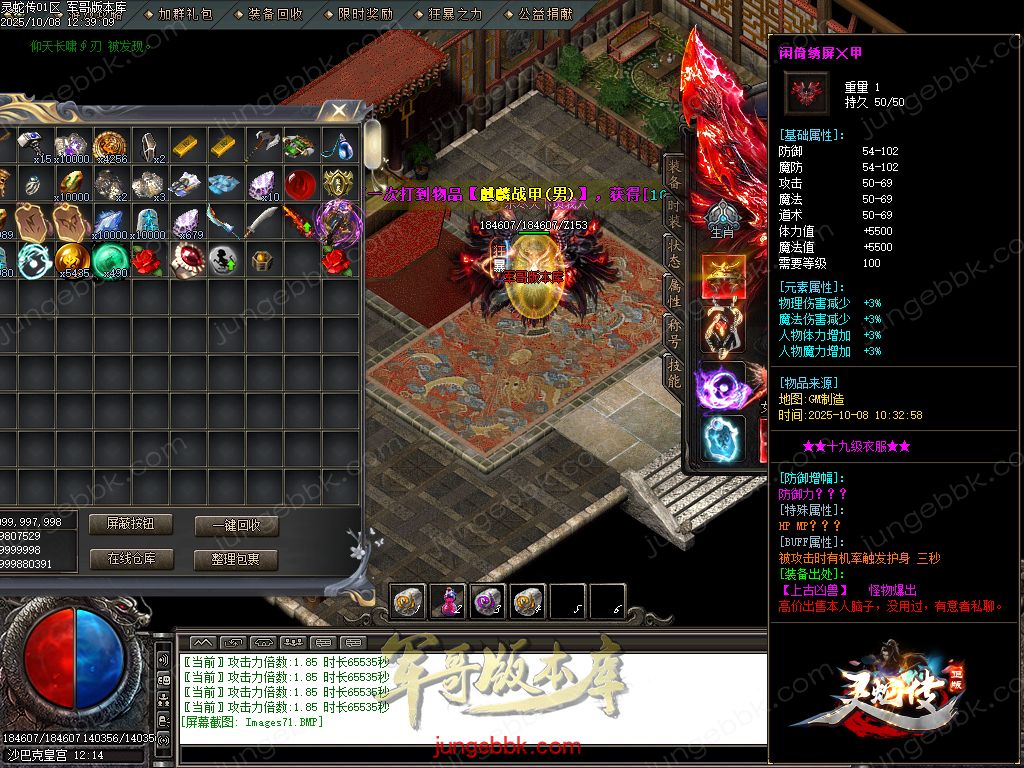Screen dimensions: 1024x768
Task: Sort the bag with 整理包裹
Action: coord(236,560)
